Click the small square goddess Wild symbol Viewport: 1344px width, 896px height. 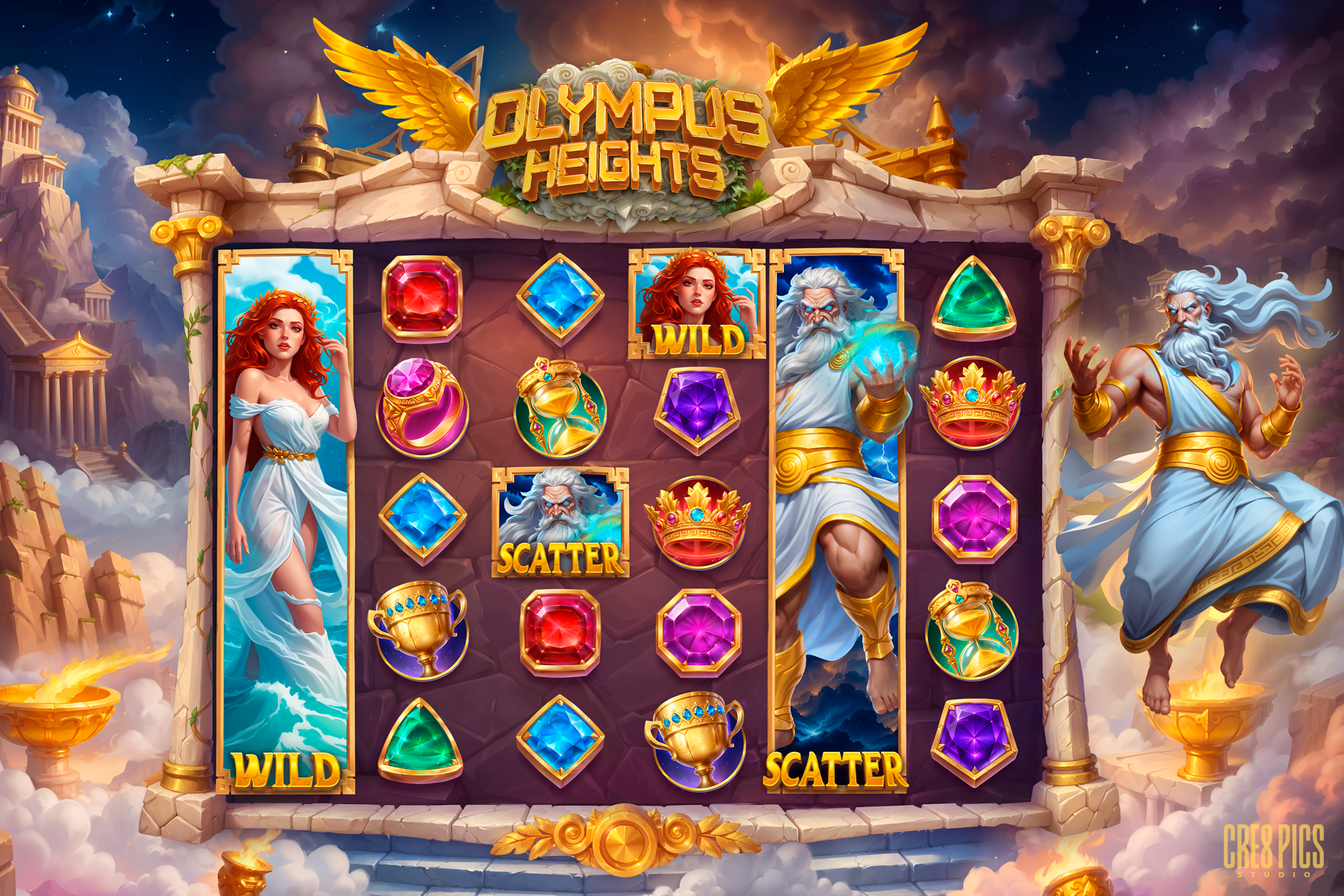[697, 302]
